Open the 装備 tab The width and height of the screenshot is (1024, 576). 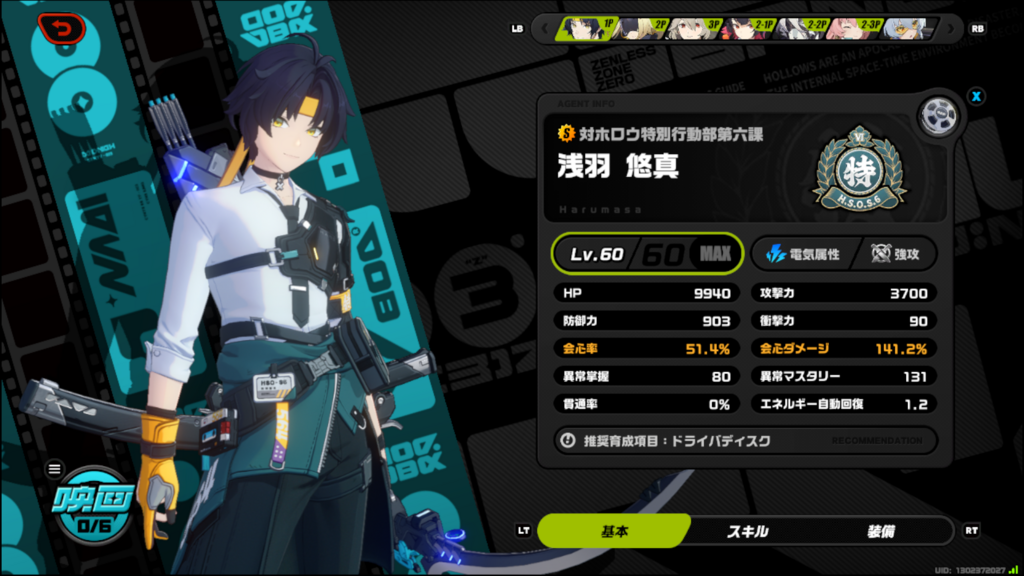pyautogui.click(x=882, y=531)
